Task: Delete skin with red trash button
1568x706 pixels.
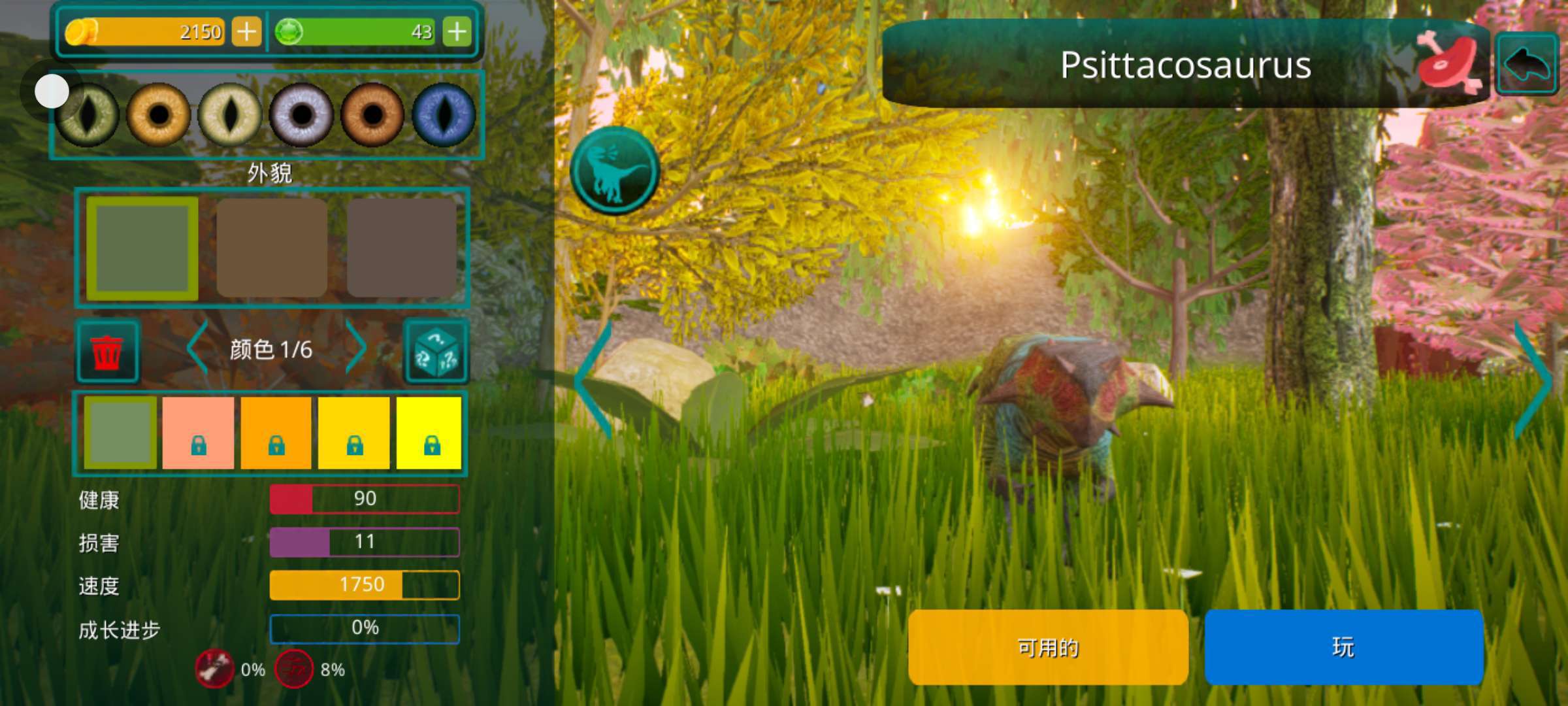Action: [x=107, y=352]
